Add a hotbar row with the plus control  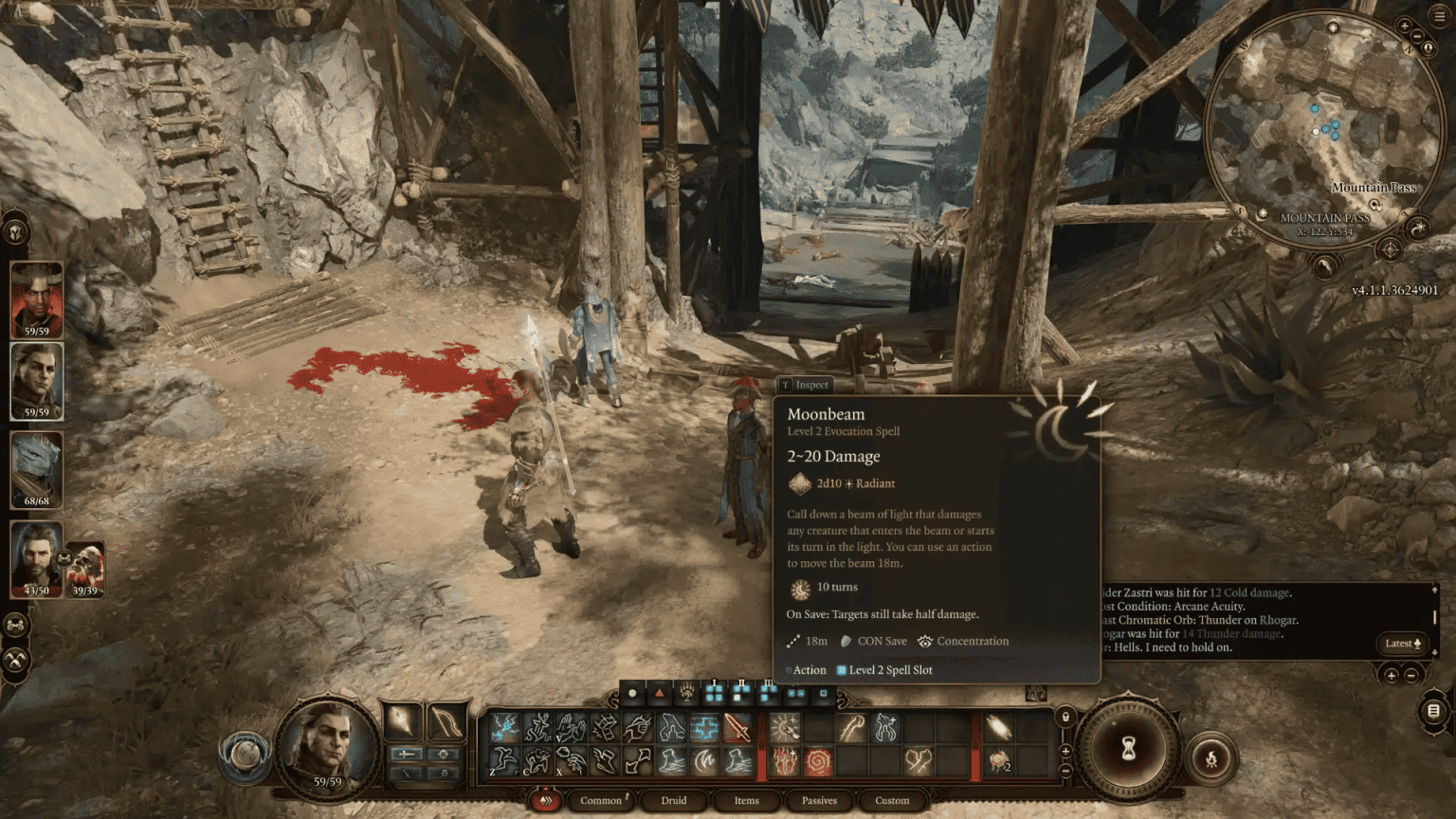pos(1065,751)
